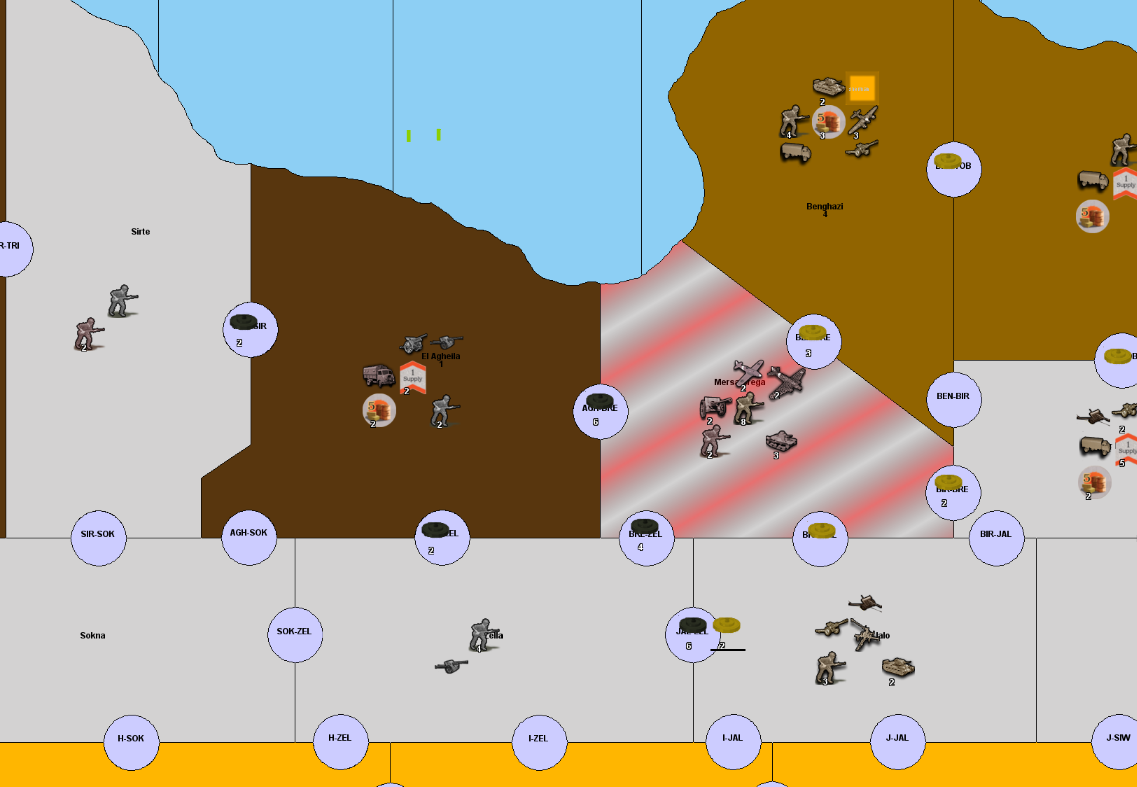The width and height of the screenshot is (1137, 787).
Task: Choose the SOK-ZEL connection circle
Action: [295, 633]
